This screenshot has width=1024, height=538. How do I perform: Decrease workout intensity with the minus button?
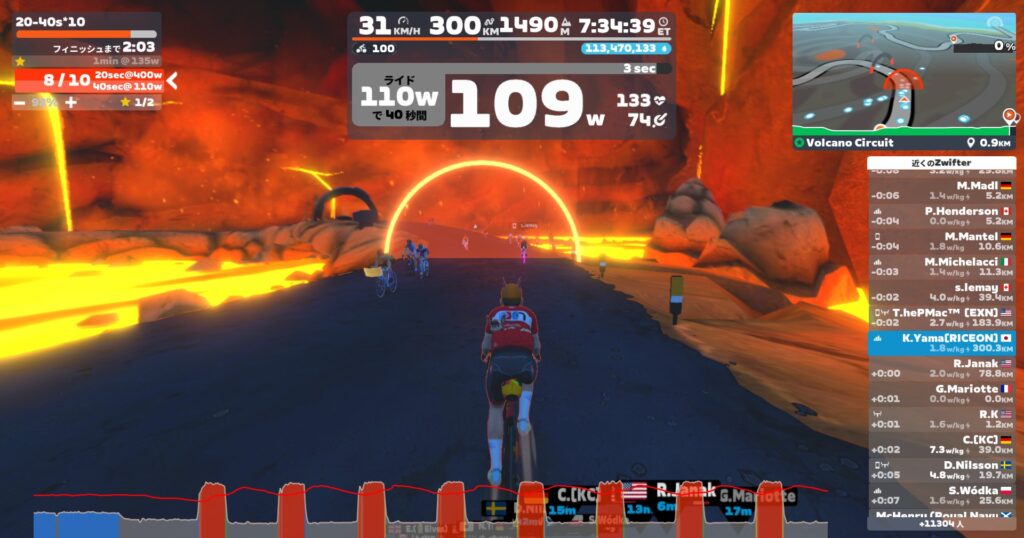20,102
